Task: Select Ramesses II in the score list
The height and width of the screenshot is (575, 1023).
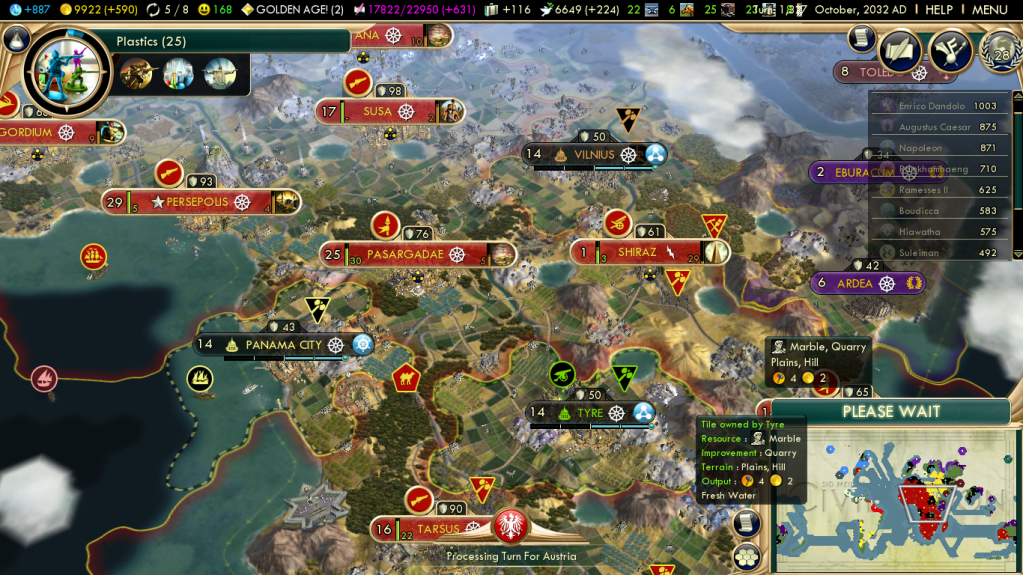Action: [923, 190]
